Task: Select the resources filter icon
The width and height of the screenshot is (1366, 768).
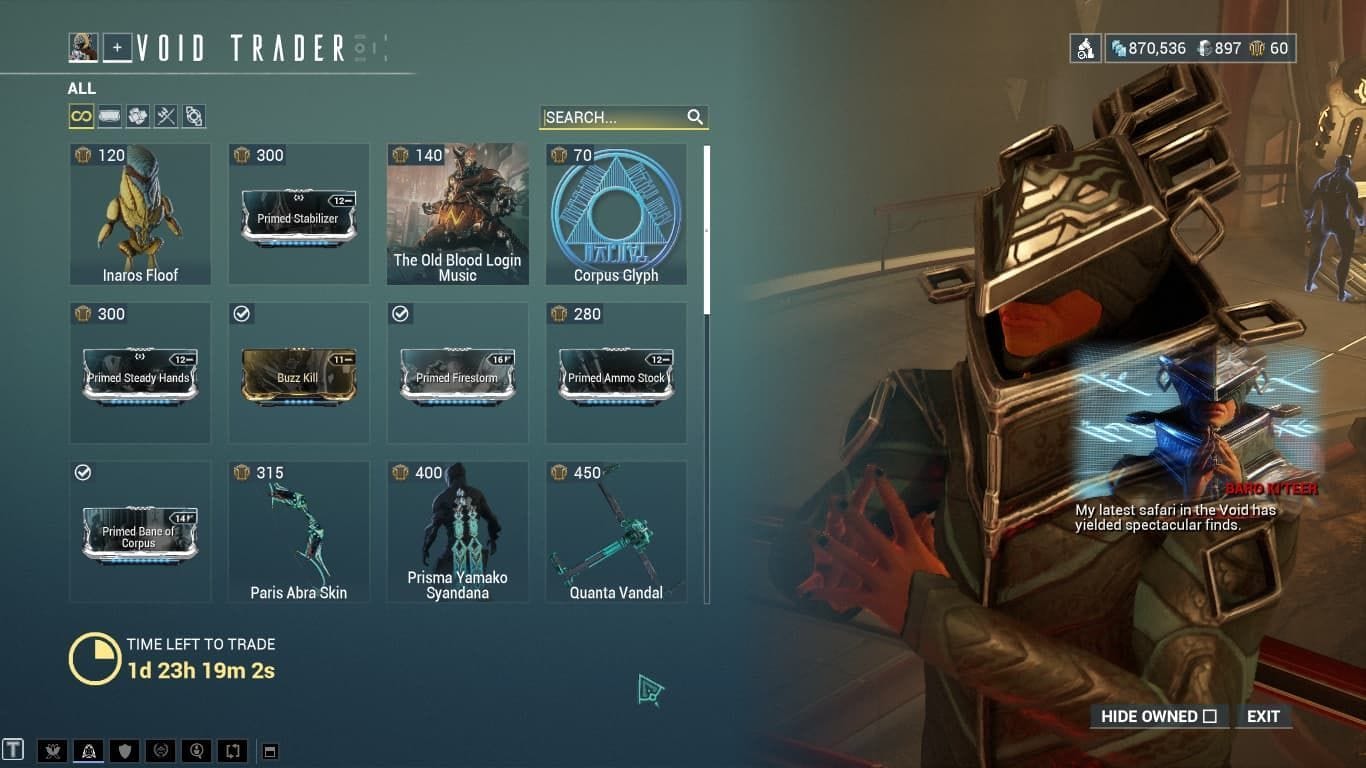Action: tap(138, 116)
